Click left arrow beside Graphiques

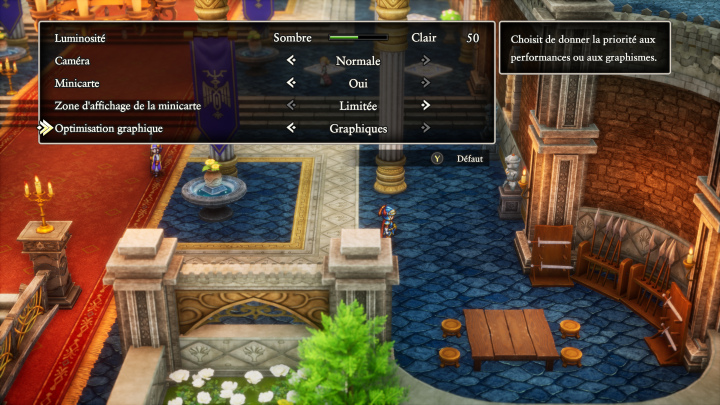pyautogui.click(x=291, y=128)
